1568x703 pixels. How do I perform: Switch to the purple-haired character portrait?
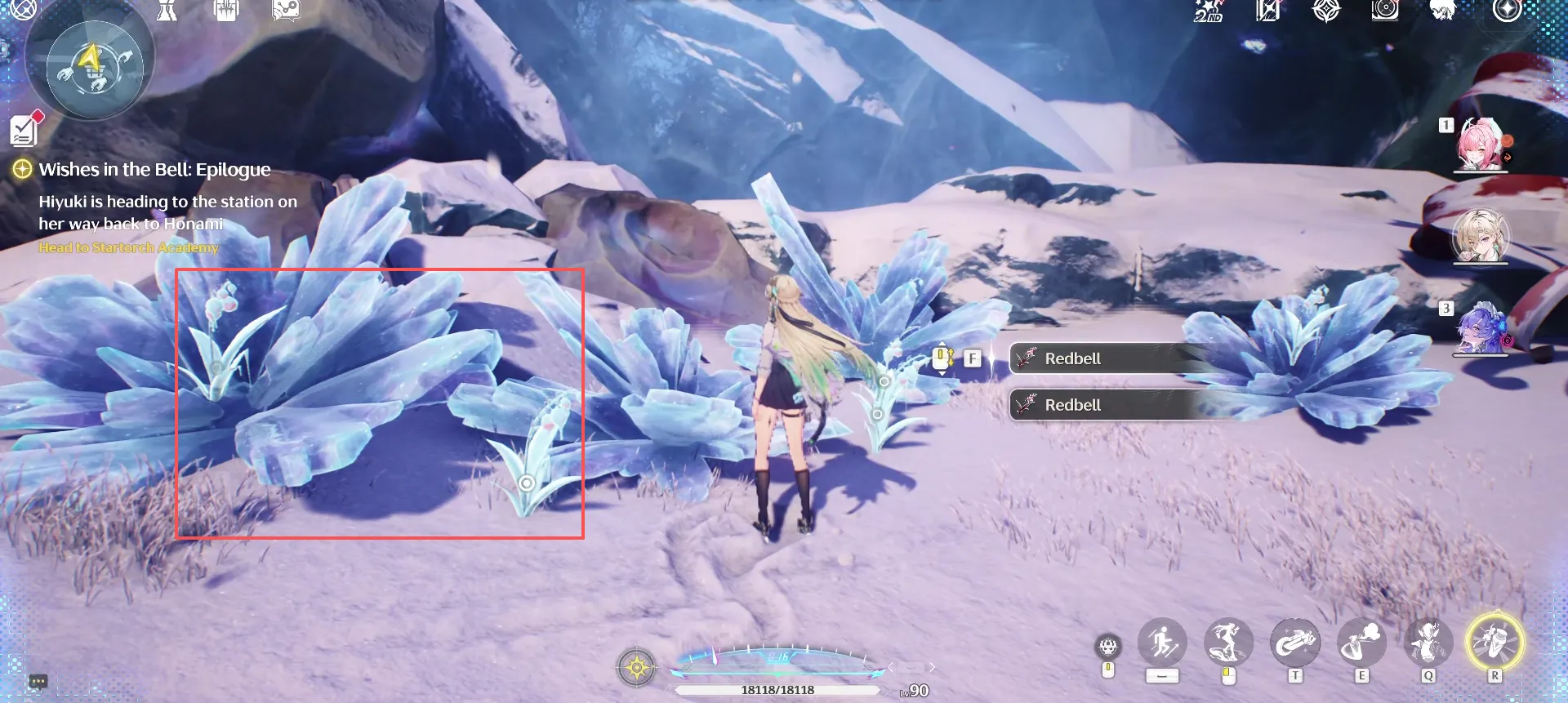point(1480,328)
